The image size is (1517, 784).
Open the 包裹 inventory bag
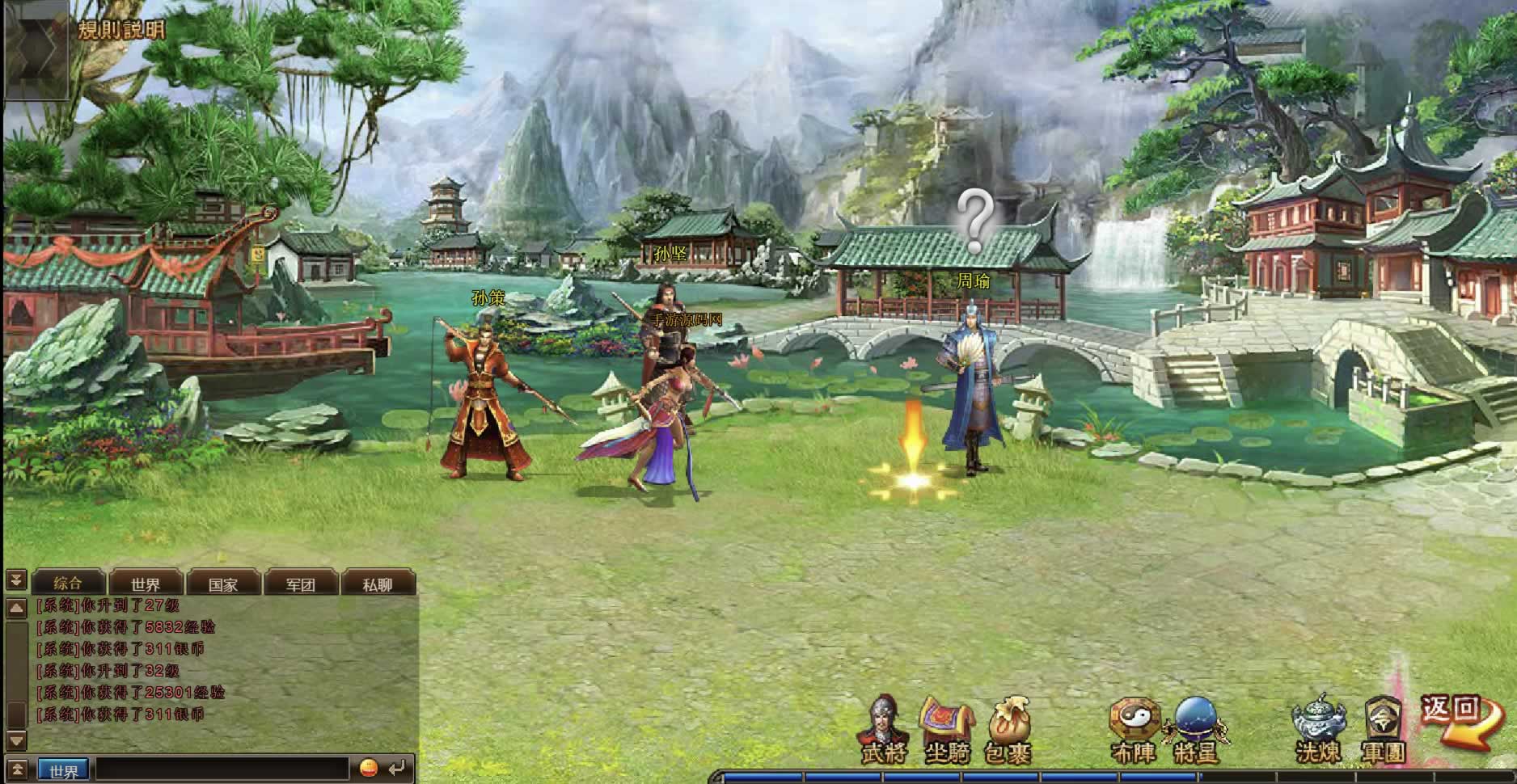point(1008,731)
